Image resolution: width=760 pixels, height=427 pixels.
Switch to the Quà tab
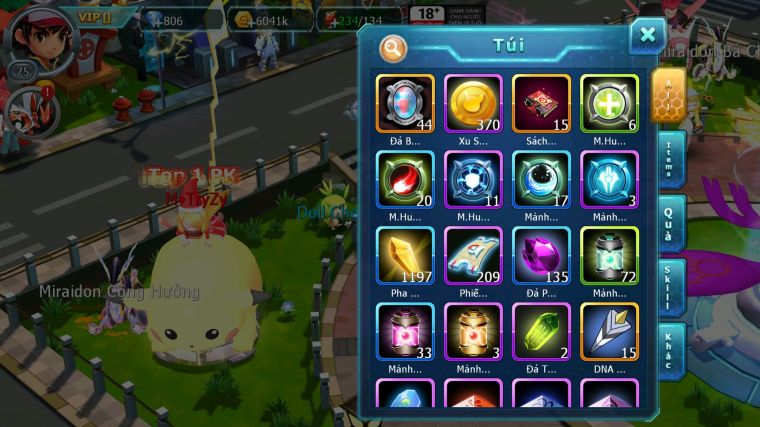coord(671,223)
